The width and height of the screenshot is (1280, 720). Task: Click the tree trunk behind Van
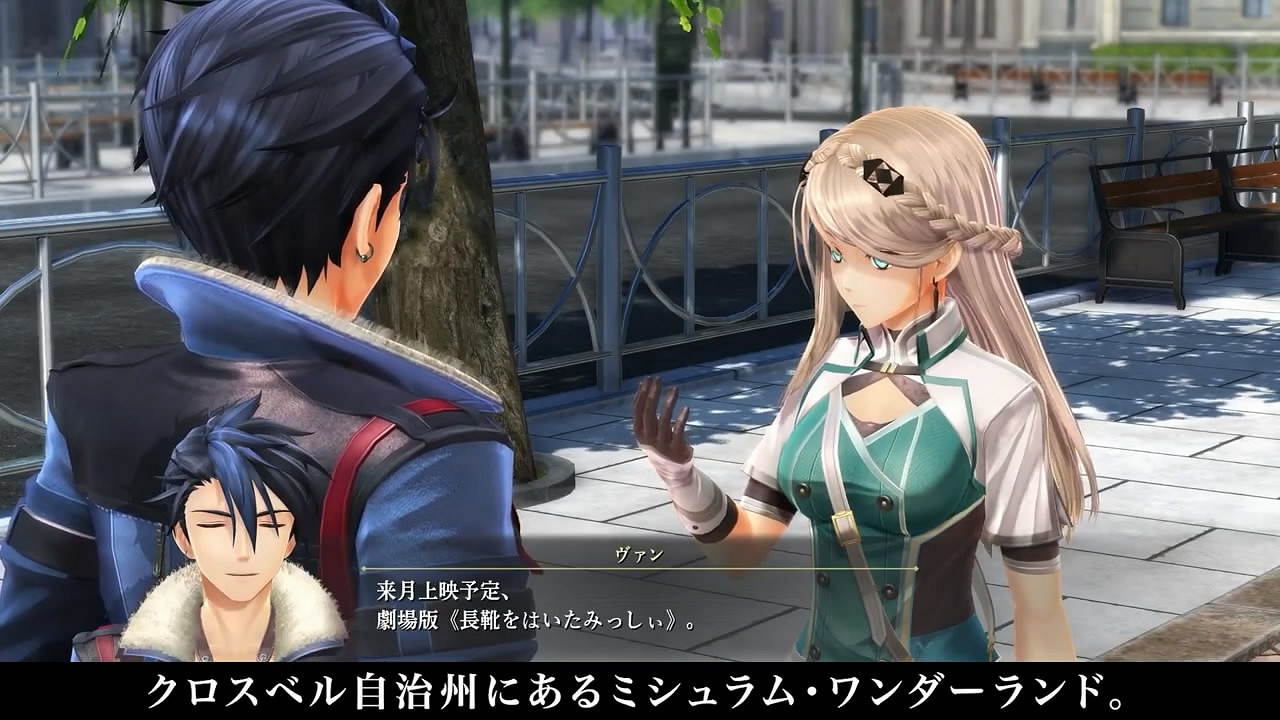[x=460, y=250]
